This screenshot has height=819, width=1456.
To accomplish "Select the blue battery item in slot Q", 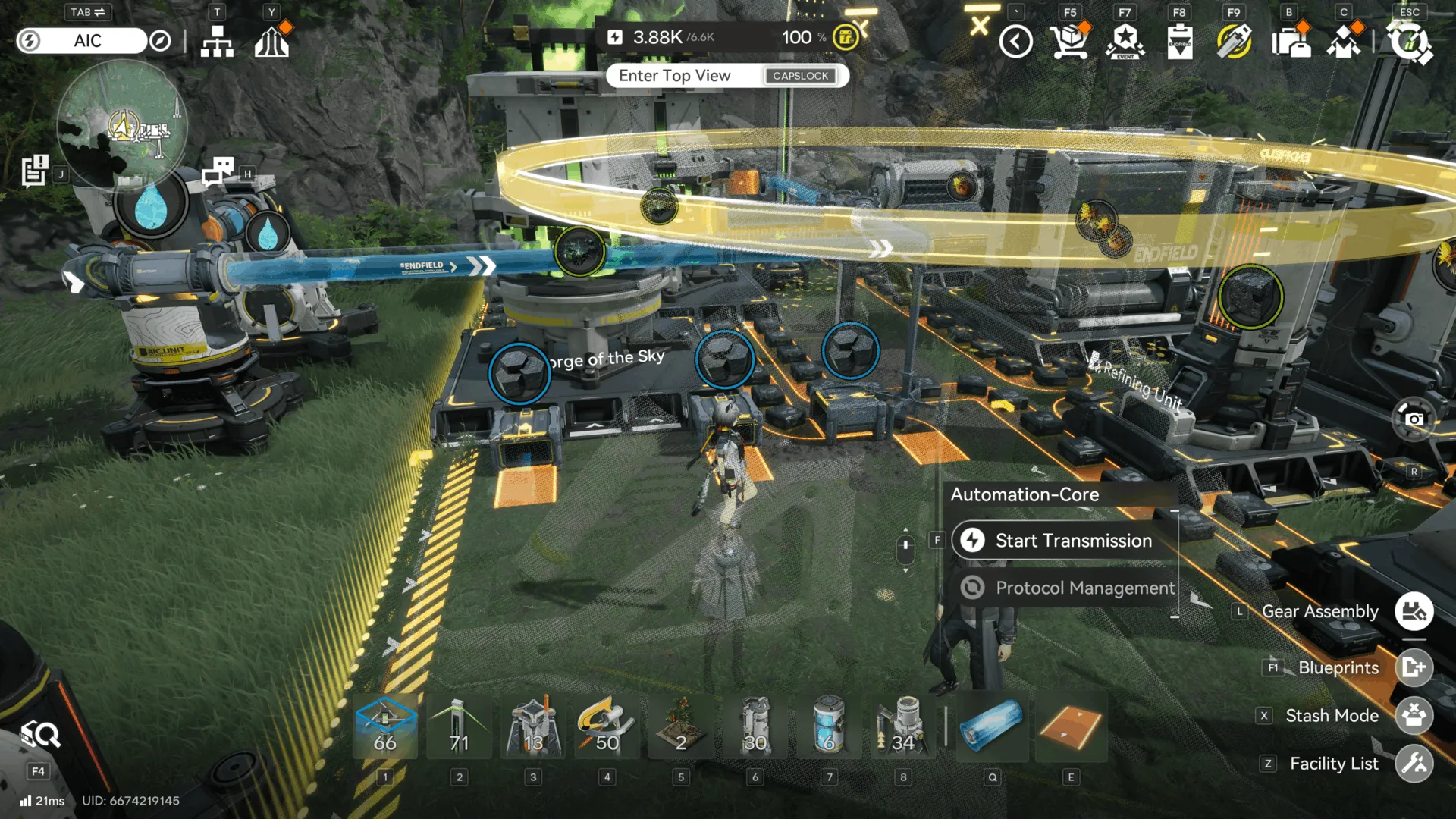I will [x=992, y=726].
